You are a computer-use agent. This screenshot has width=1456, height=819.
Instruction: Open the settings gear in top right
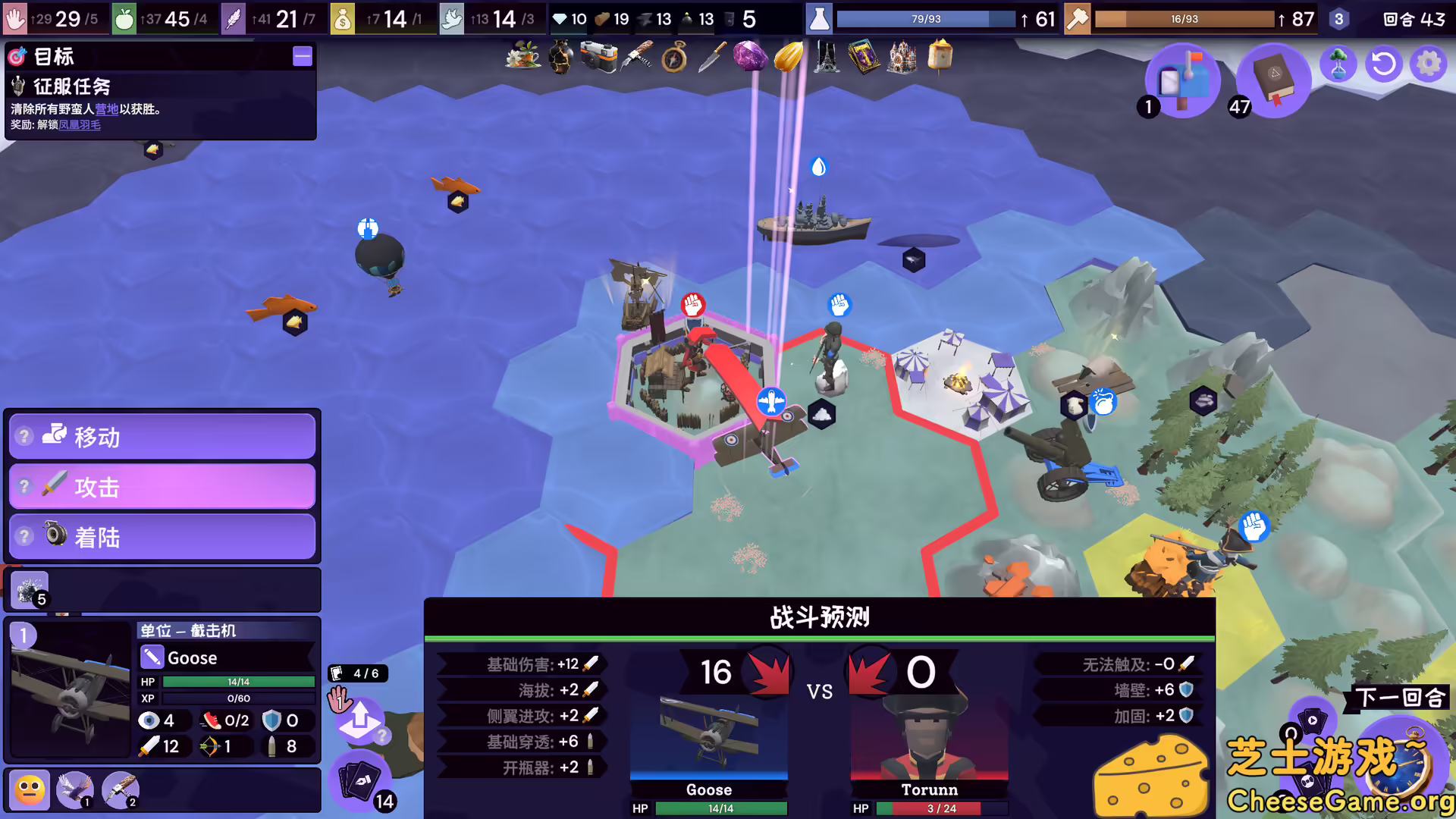1429,64
